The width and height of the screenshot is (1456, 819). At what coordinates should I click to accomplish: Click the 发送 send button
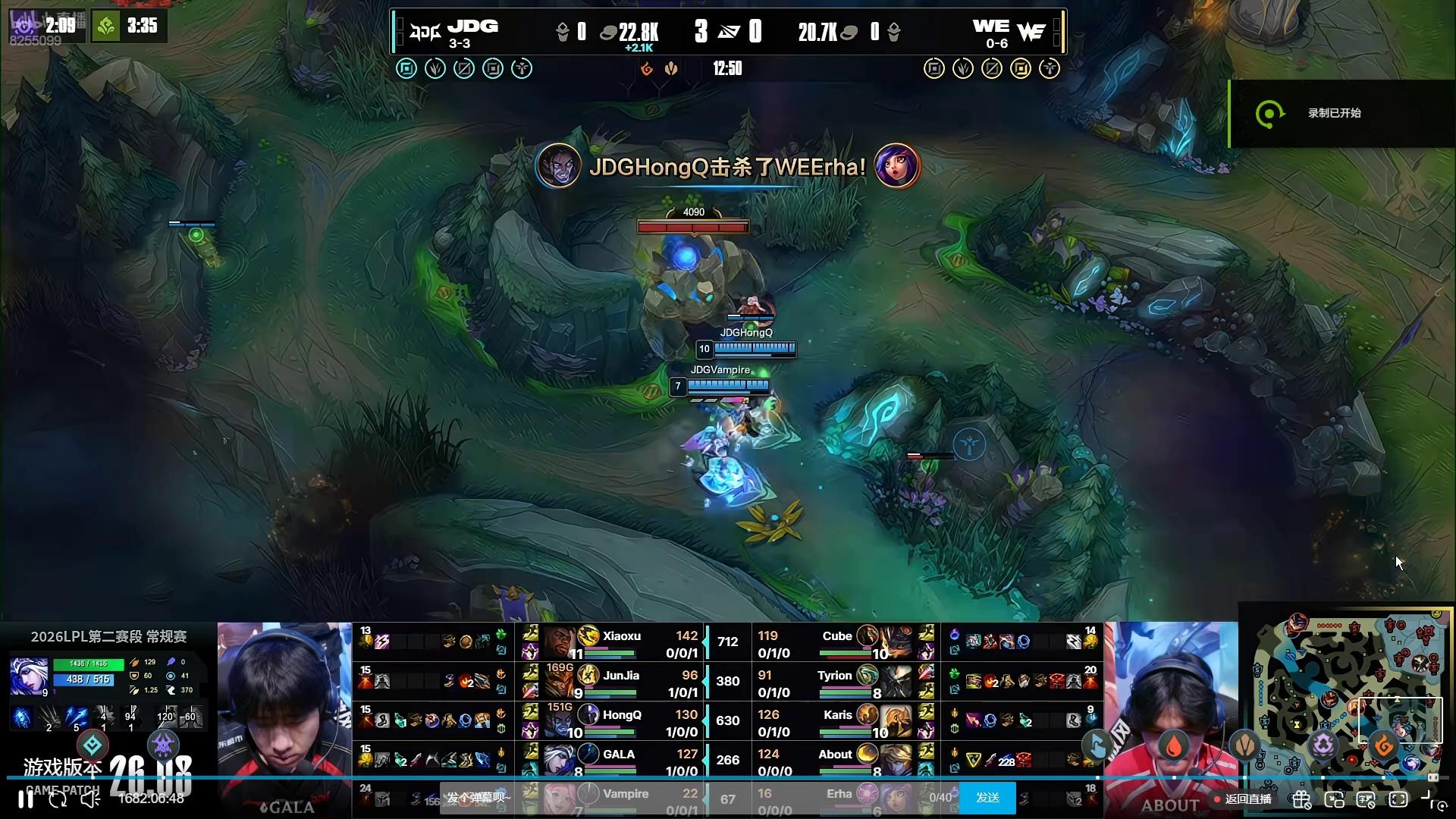(987, 798)
